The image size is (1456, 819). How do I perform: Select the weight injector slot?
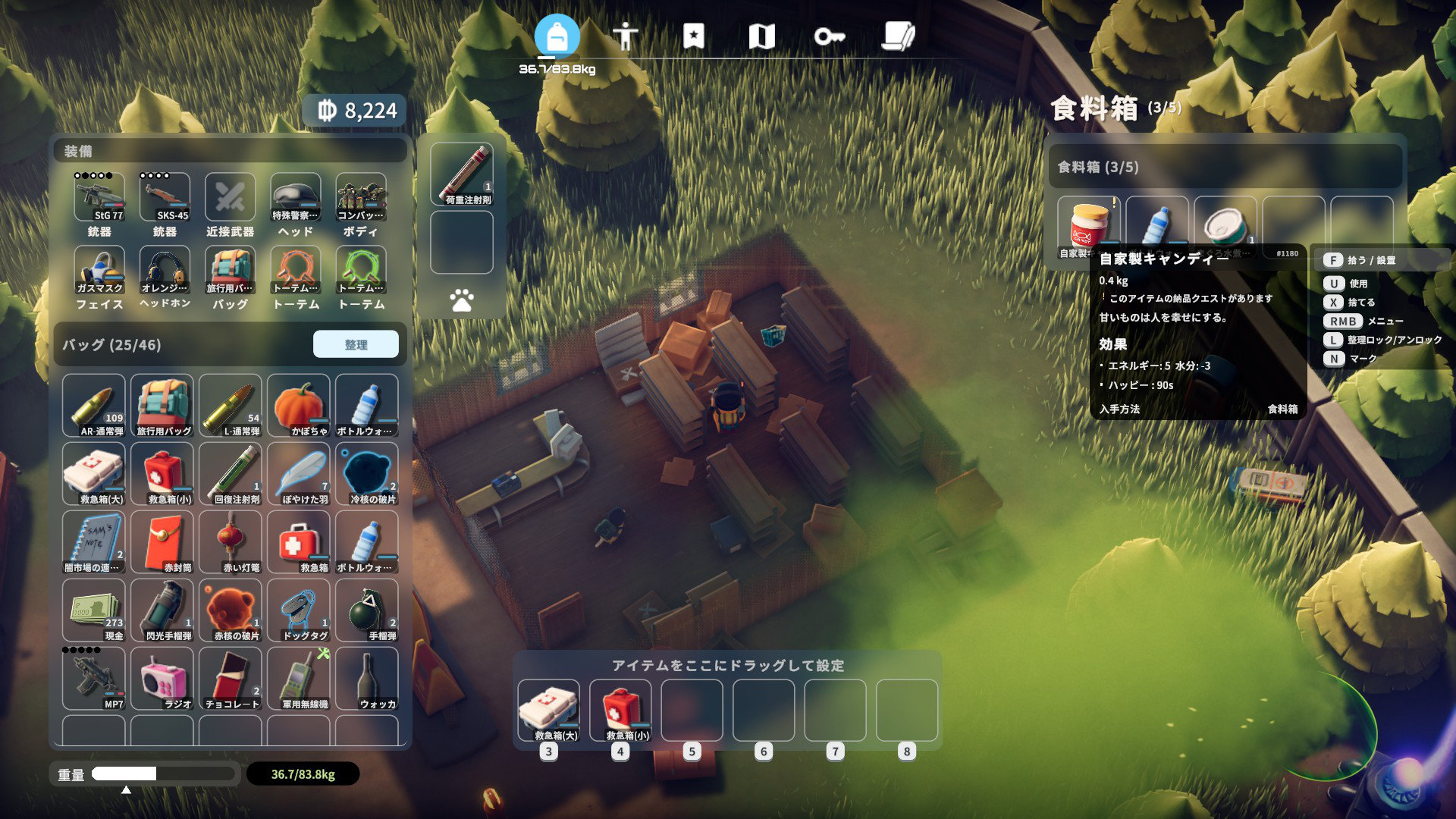(461, 174)
